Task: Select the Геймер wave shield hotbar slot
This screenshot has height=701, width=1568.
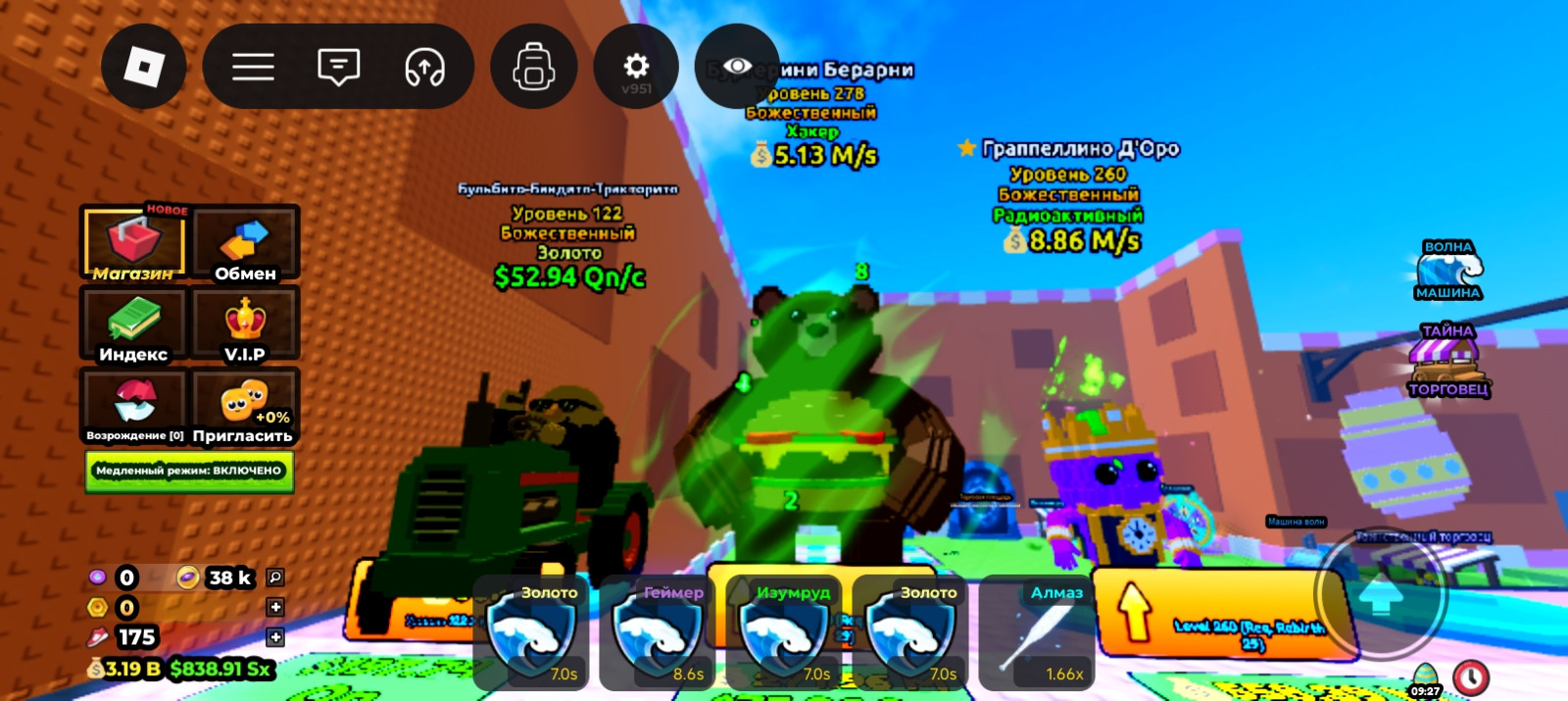Action: tap(658, 632)
